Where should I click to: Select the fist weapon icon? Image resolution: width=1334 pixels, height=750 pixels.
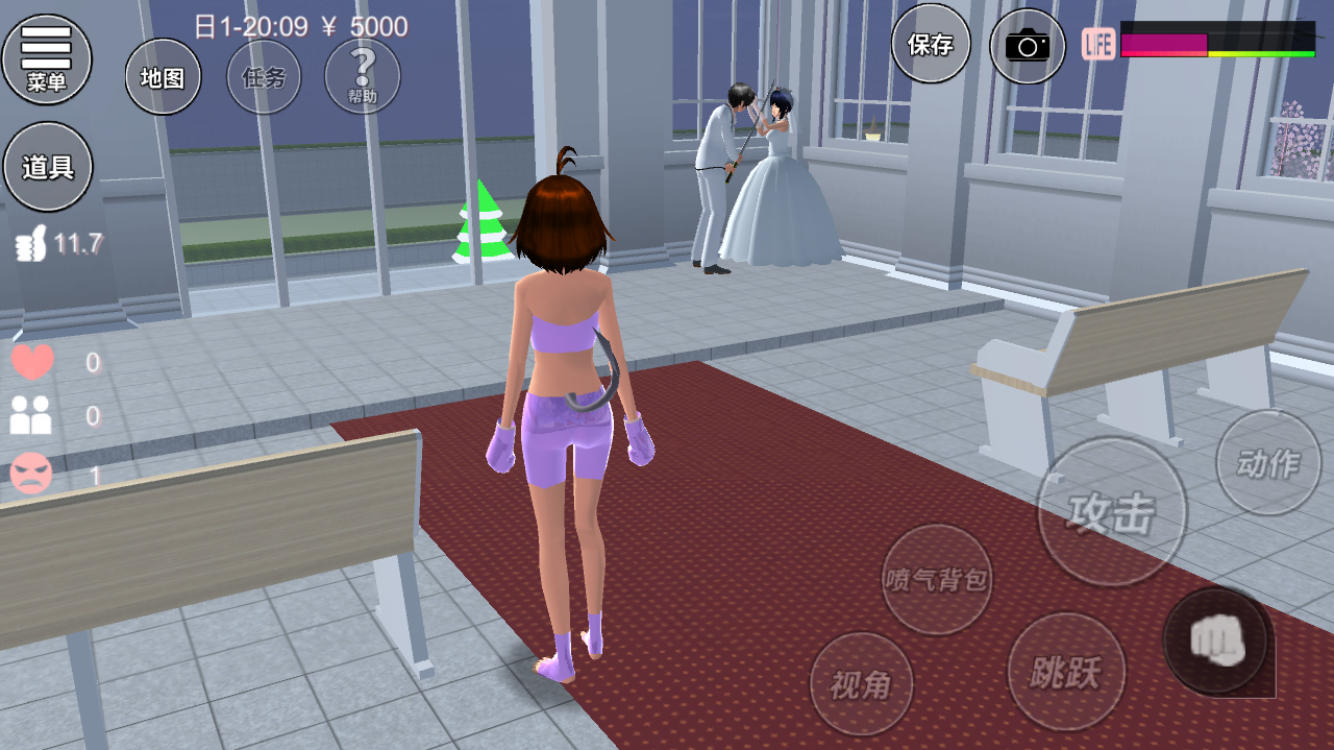point(1217,641)
